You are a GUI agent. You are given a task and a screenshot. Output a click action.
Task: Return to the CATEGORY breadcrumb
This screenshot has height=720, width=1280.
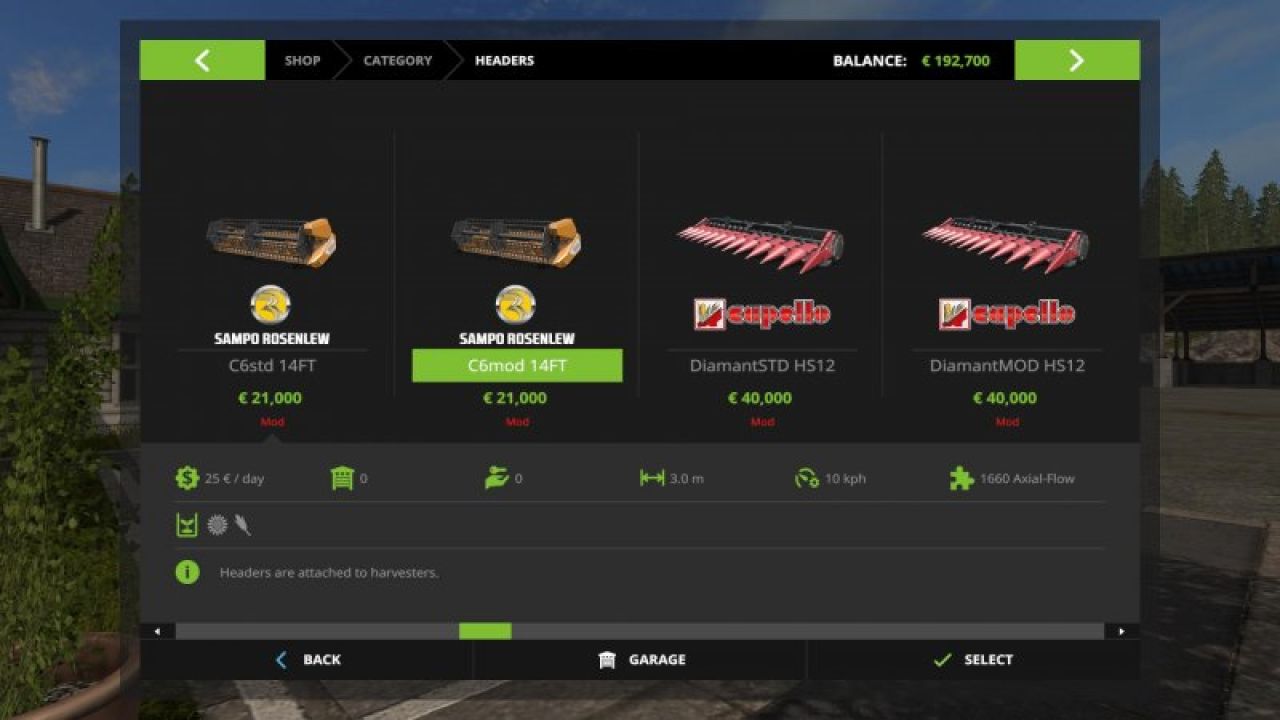coord(397,60)
